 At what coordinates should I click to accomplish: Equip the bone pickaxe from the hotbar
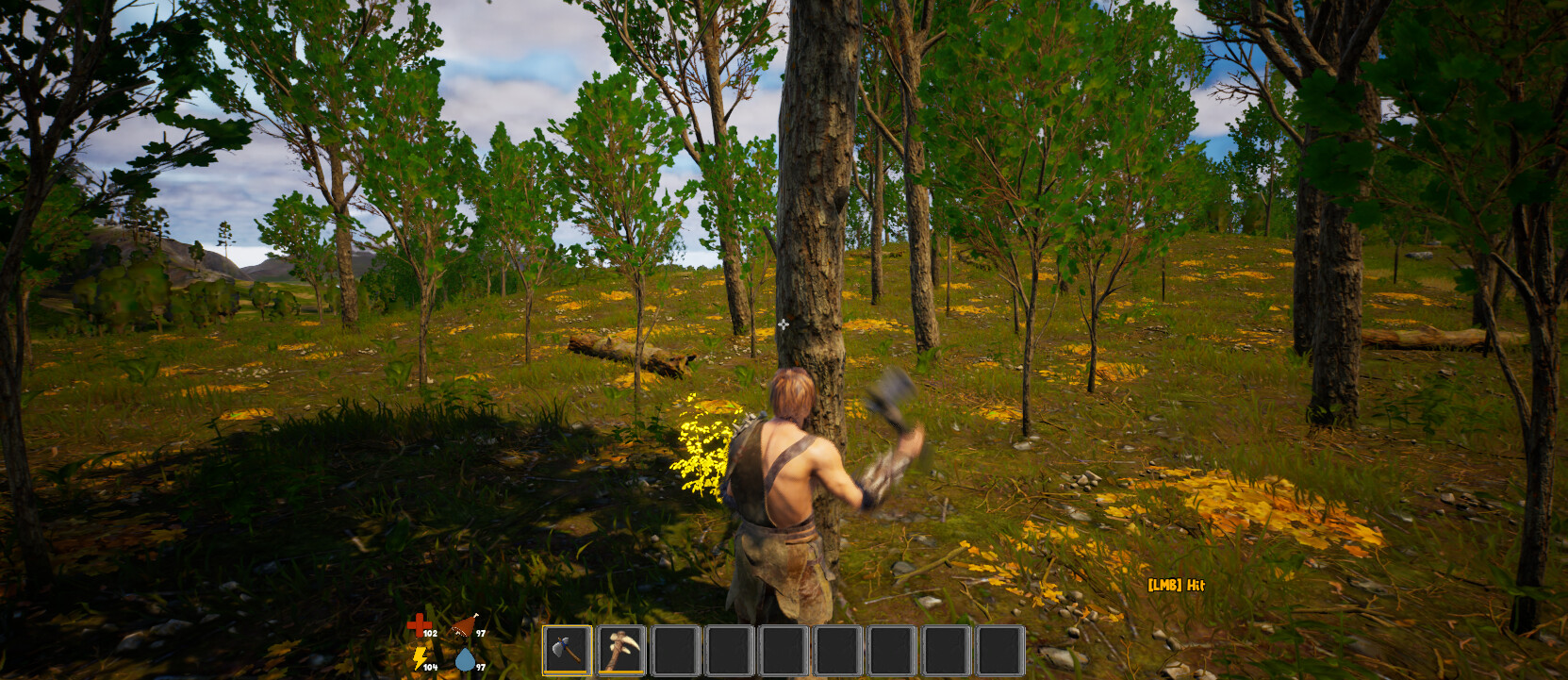pos(620,649)
